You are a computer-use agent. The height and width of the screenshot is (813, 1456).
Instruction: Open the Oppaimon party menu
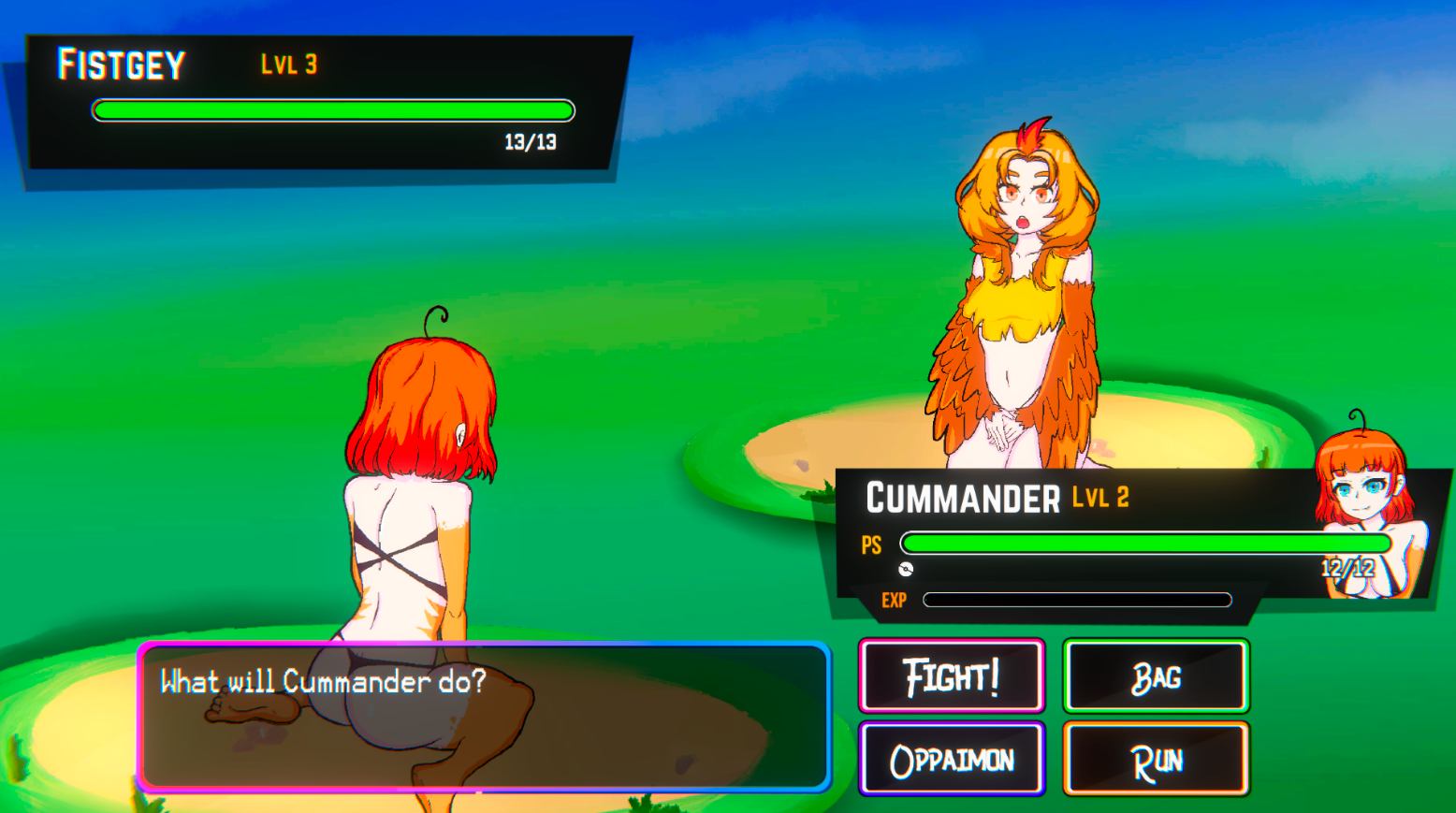pos(952,759)
